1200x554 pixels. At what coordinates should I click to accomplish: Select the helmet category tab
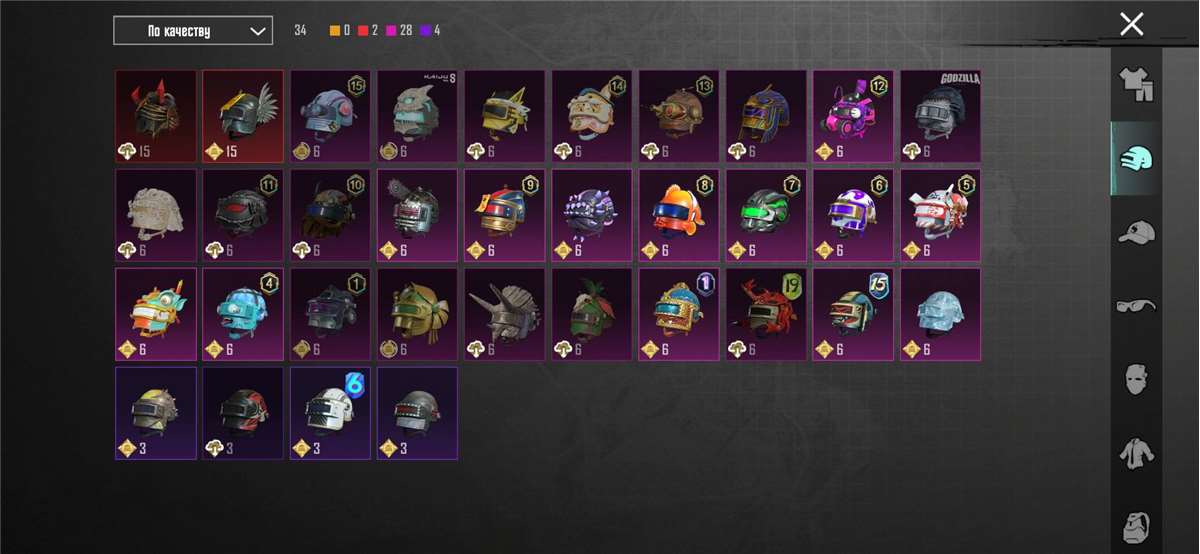pos(1136,158)
